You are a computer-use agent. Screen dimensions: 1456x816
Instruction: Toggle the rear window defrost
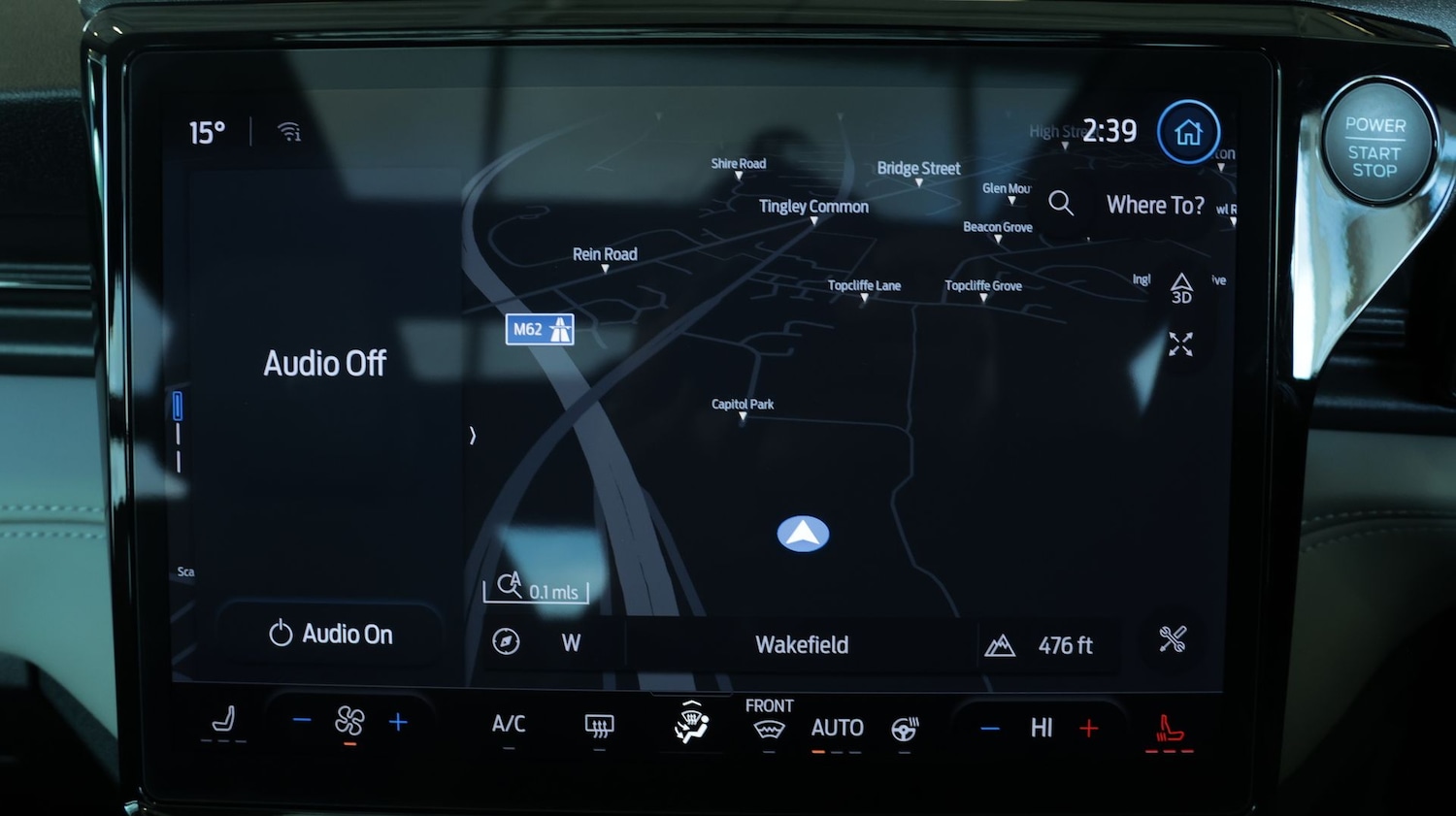point(599,726)
